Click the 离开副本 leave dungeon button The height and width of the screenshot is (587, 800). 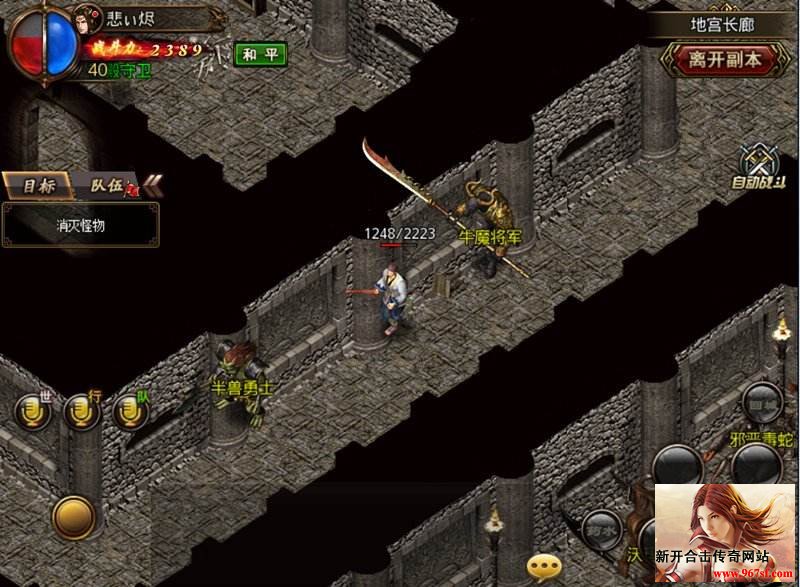725,59
